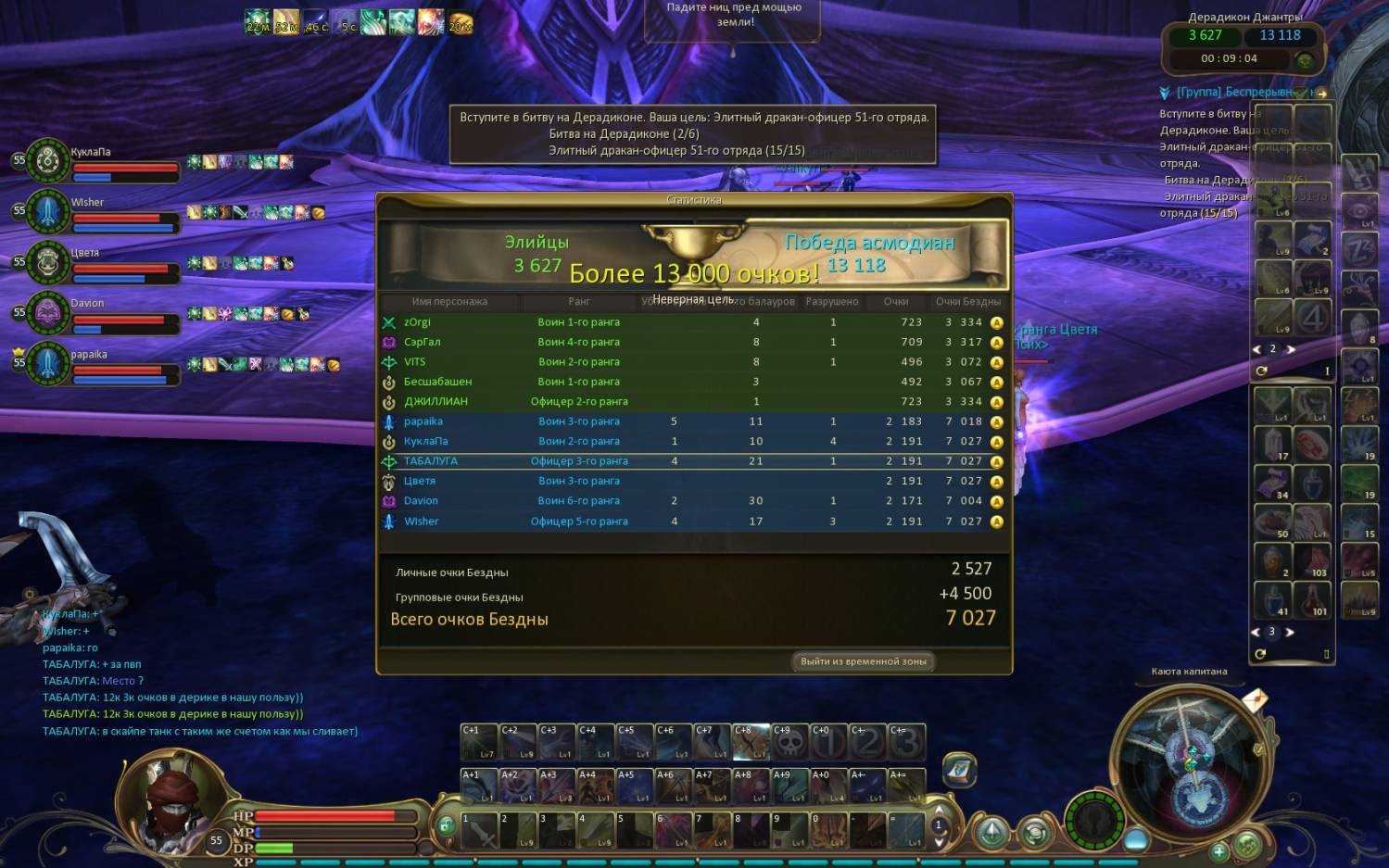Activate the highlighted skill in slot C+8
The image size is (1389, 868).
pyautogui.click(x=751, y=742)
